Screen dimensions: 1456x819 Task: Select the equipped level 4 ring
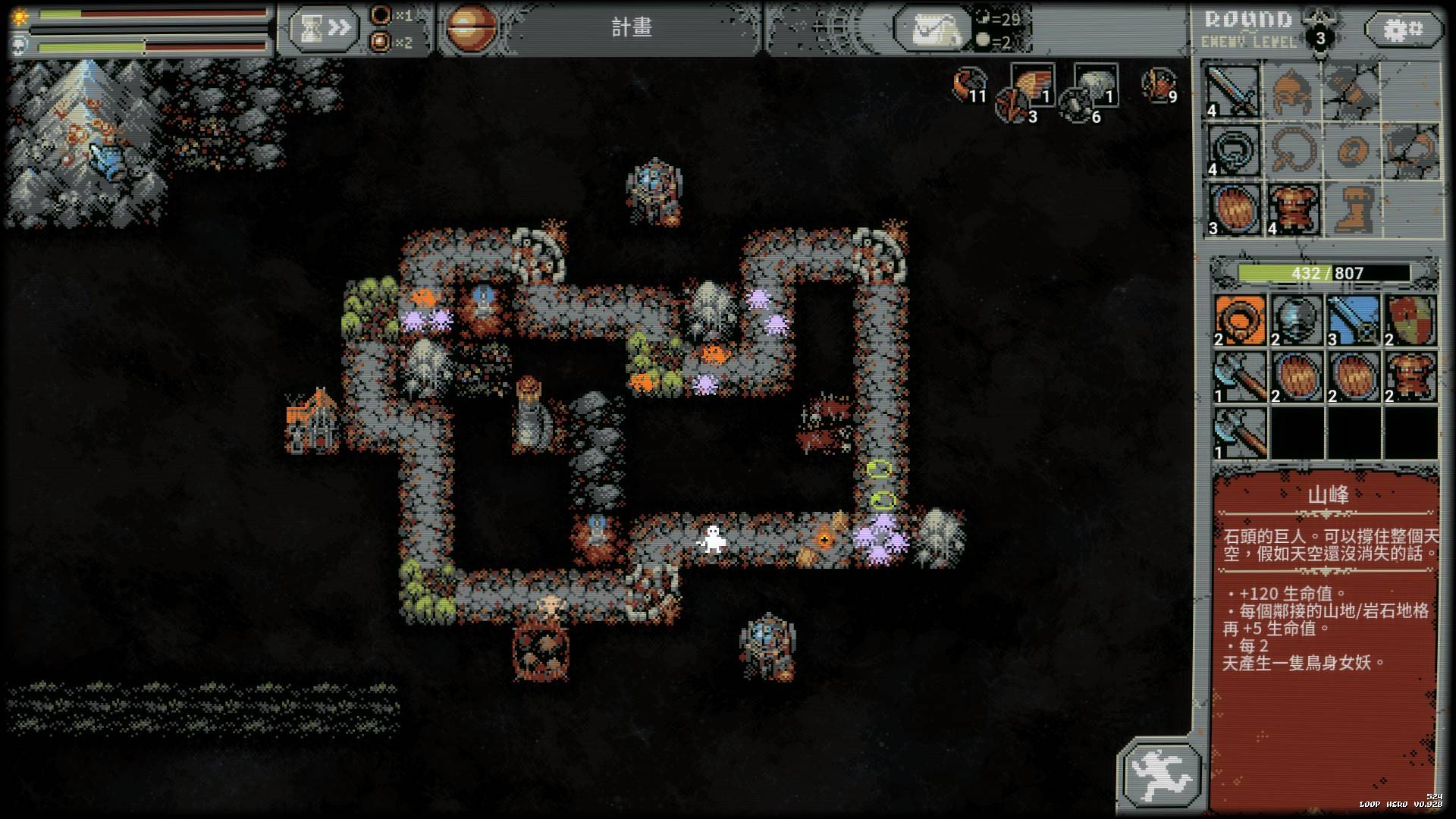pyautogui.click(x=1232, y=150)
